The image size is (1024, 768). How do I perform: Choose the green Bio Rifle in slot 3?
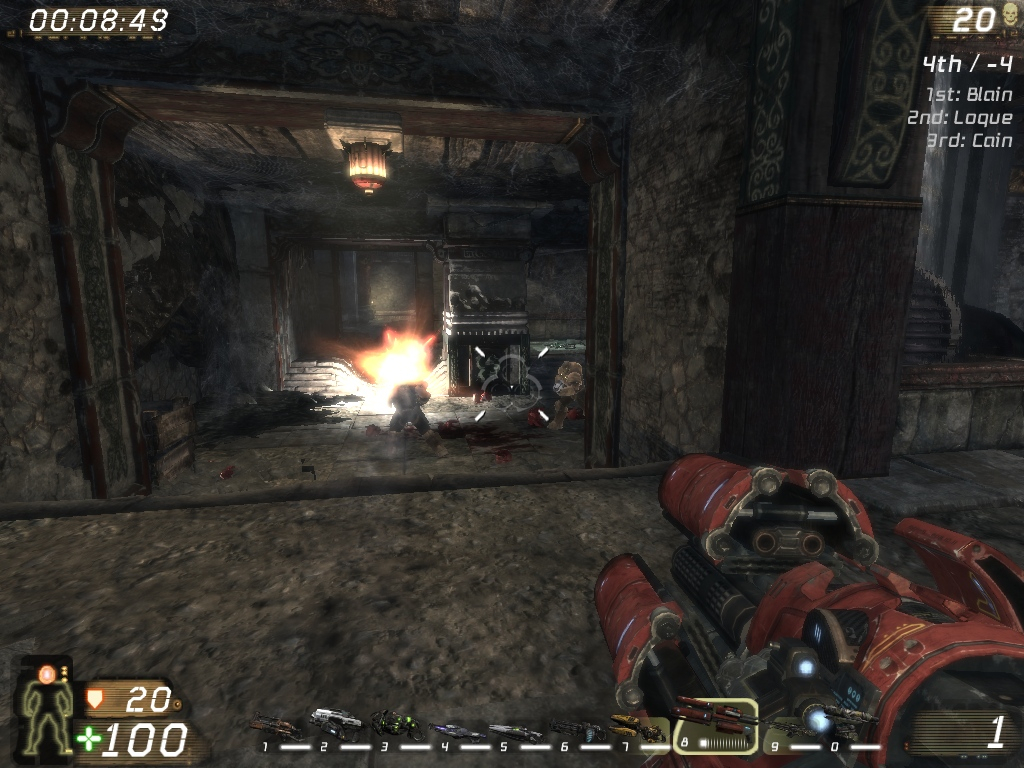pyautogui.click(x=396, y=723)
